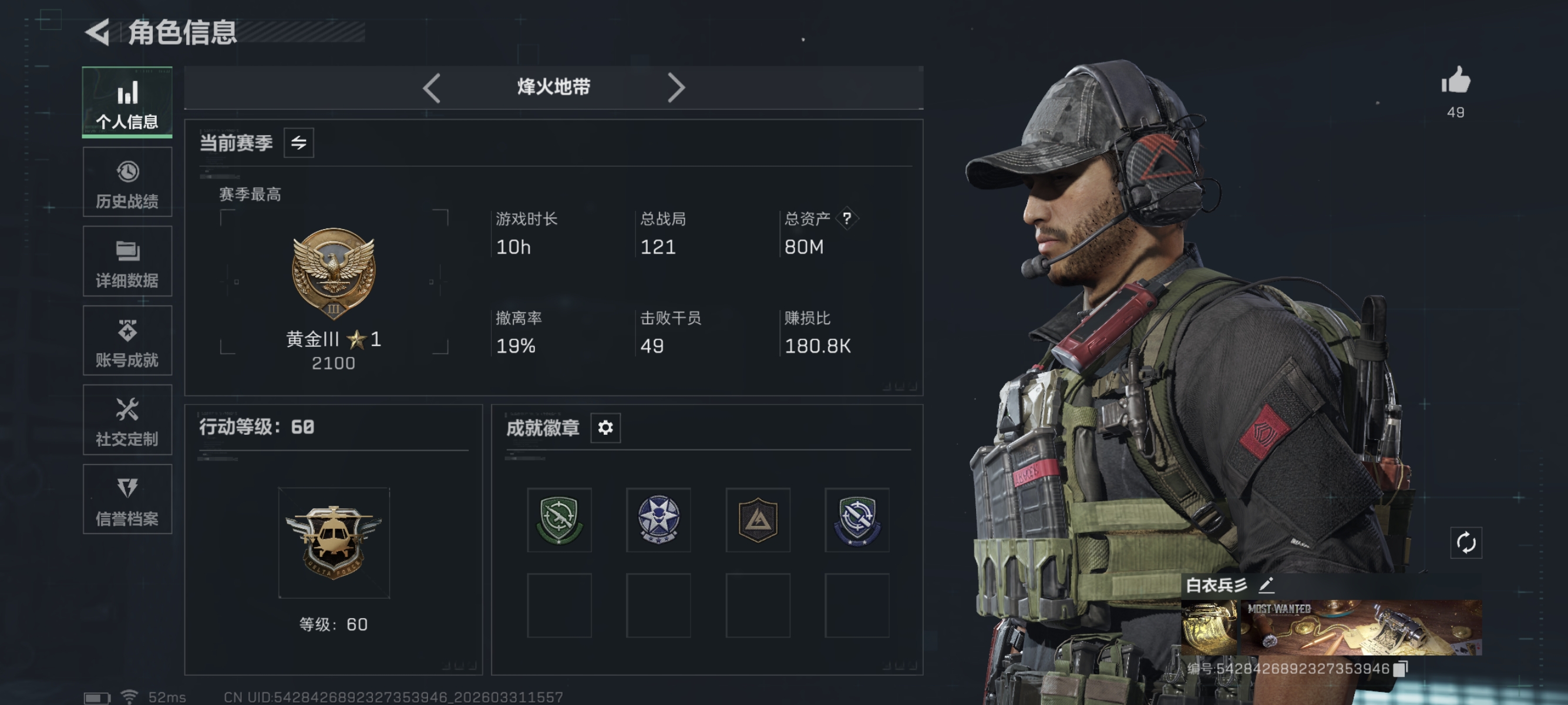
Task: Select the 烽火地带 mode tab
Action: pyautogui.click(x=553, y=88)
